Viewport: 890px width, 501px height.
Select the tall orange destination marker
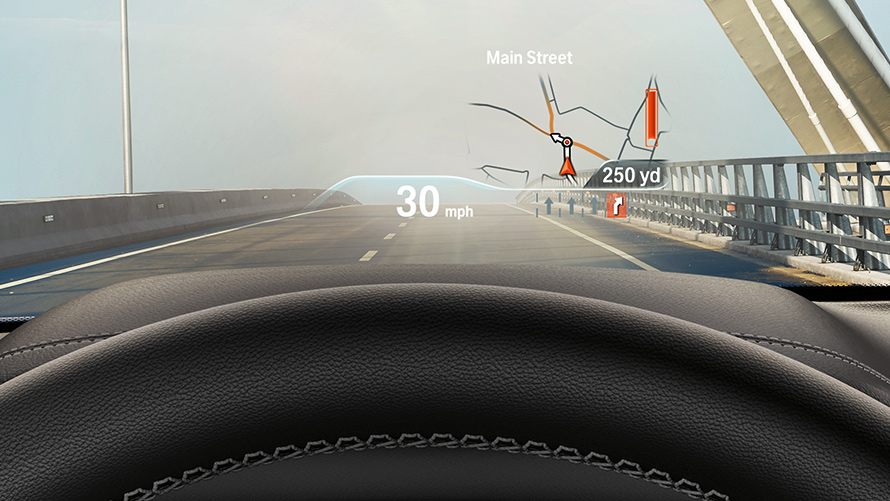(x=651, y=117)
